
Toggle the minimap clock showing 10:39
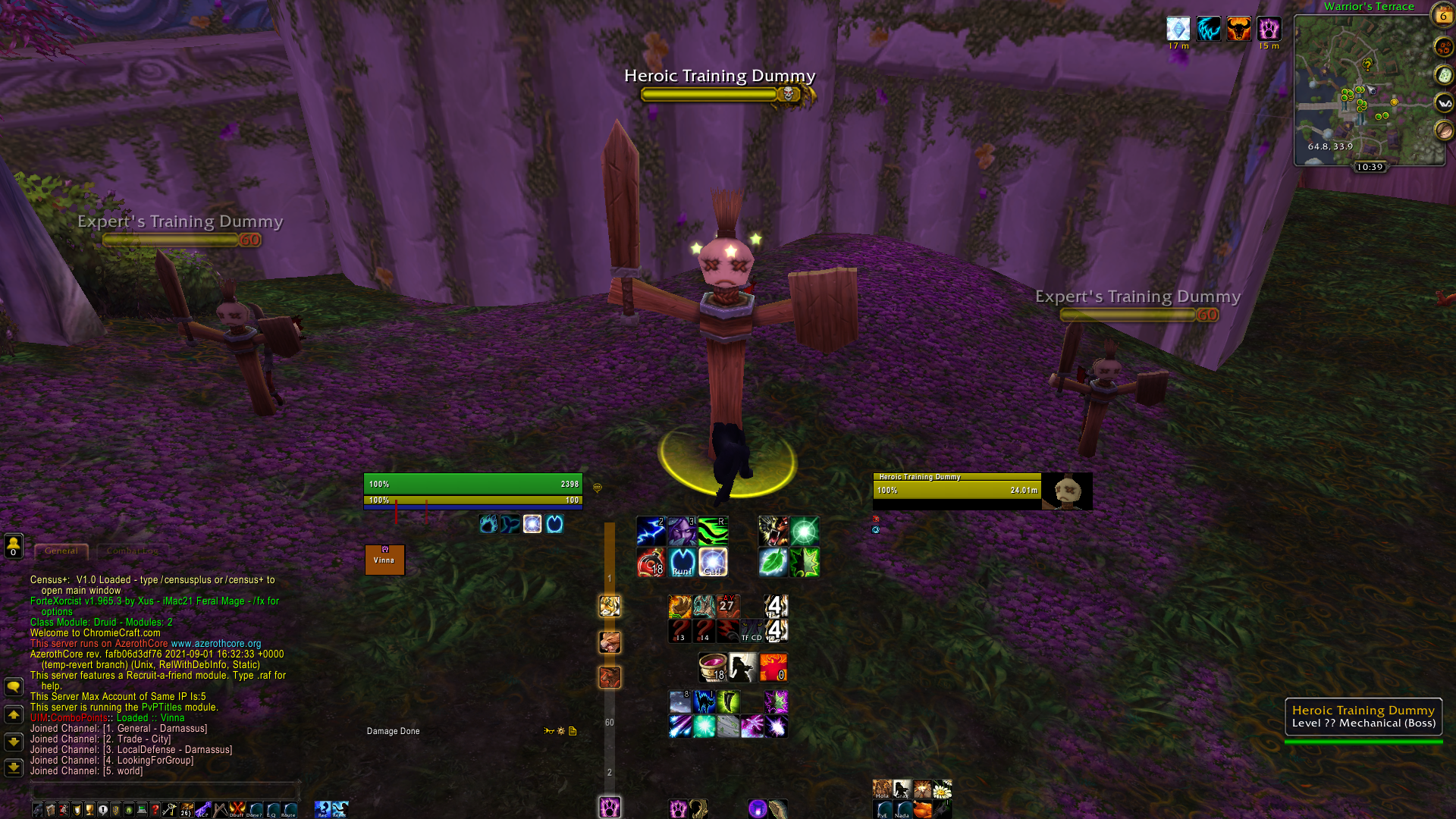pos(1370,167)
